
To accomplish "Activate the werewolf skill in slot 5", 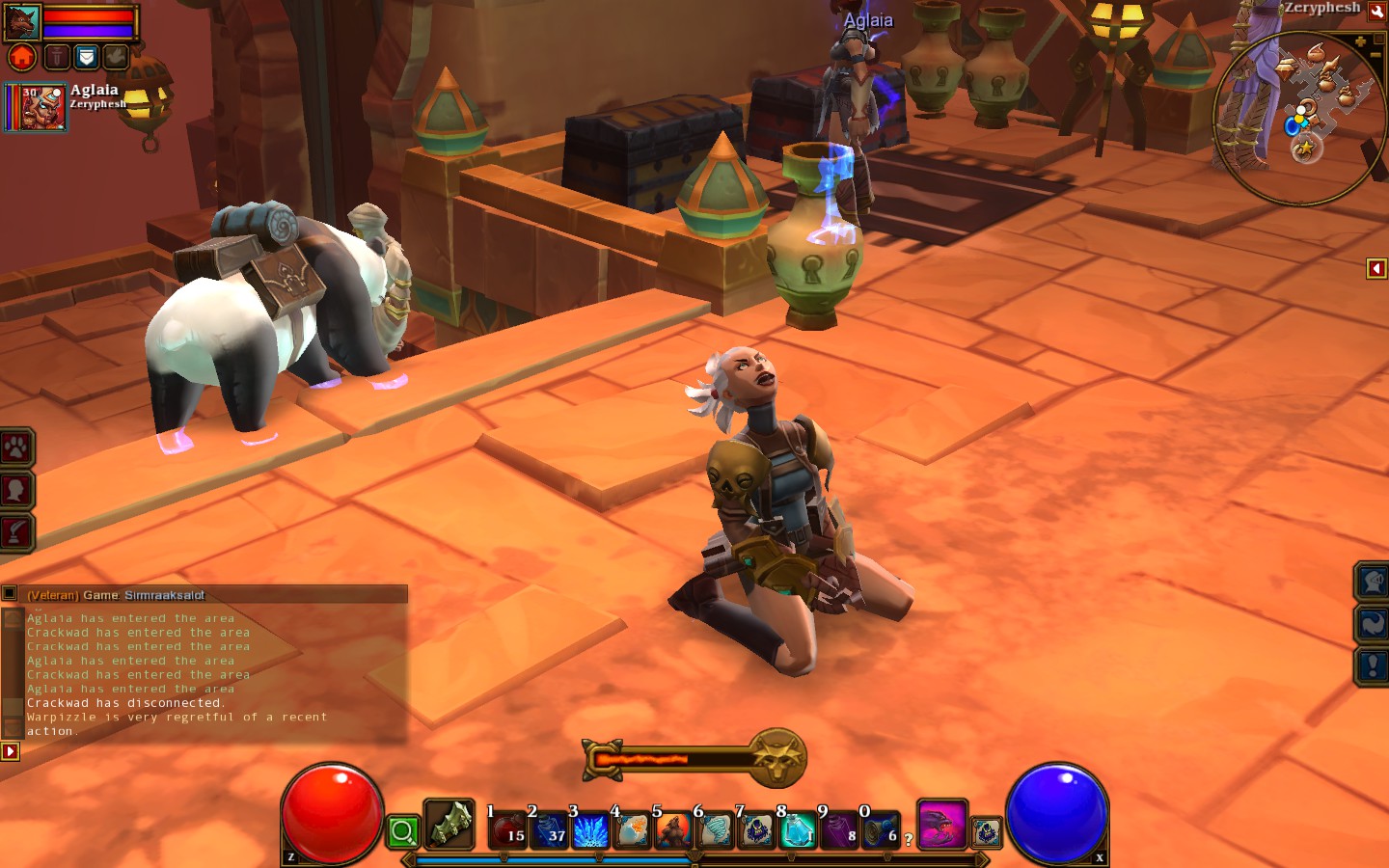I will pyautogui.click(x=672, y=830).
